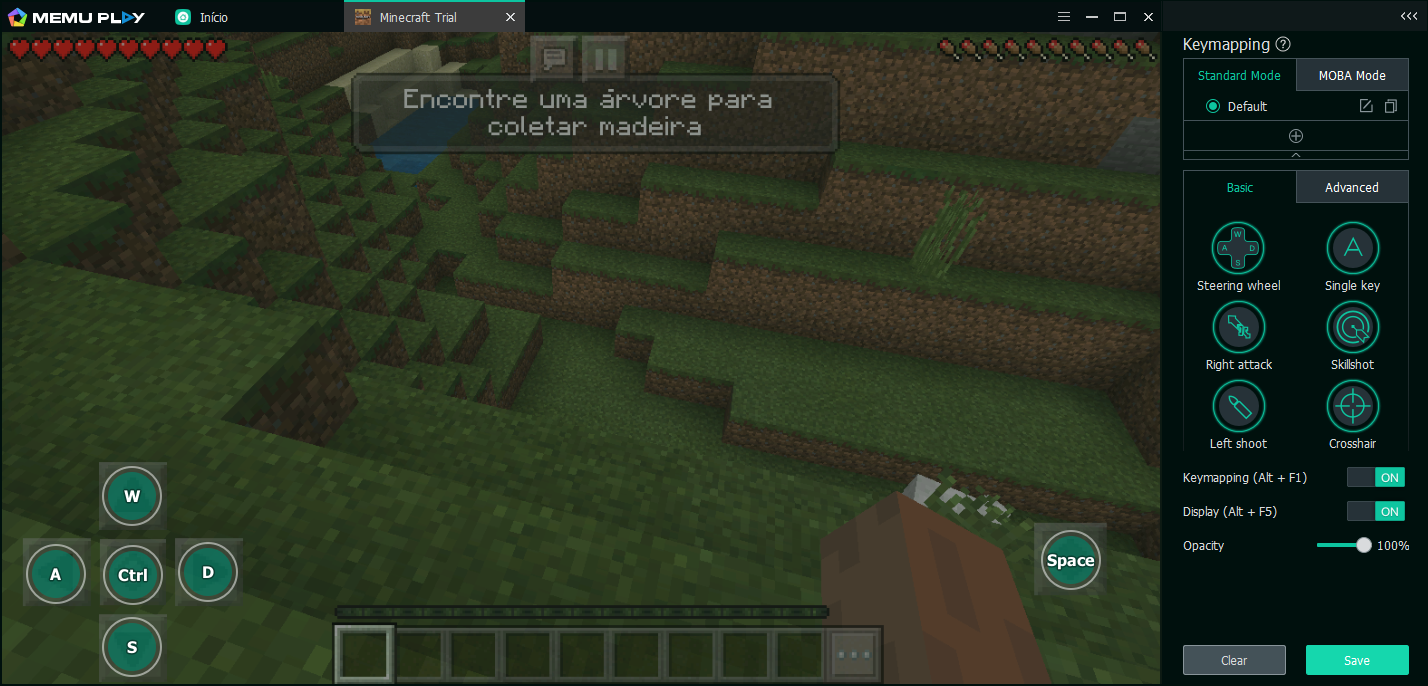Image resolution: width=1428 pixels, height=686 pixels.
Task: Toggle the Keymapping (Alt + F1) switch
Action: (x=1375, y=478)
